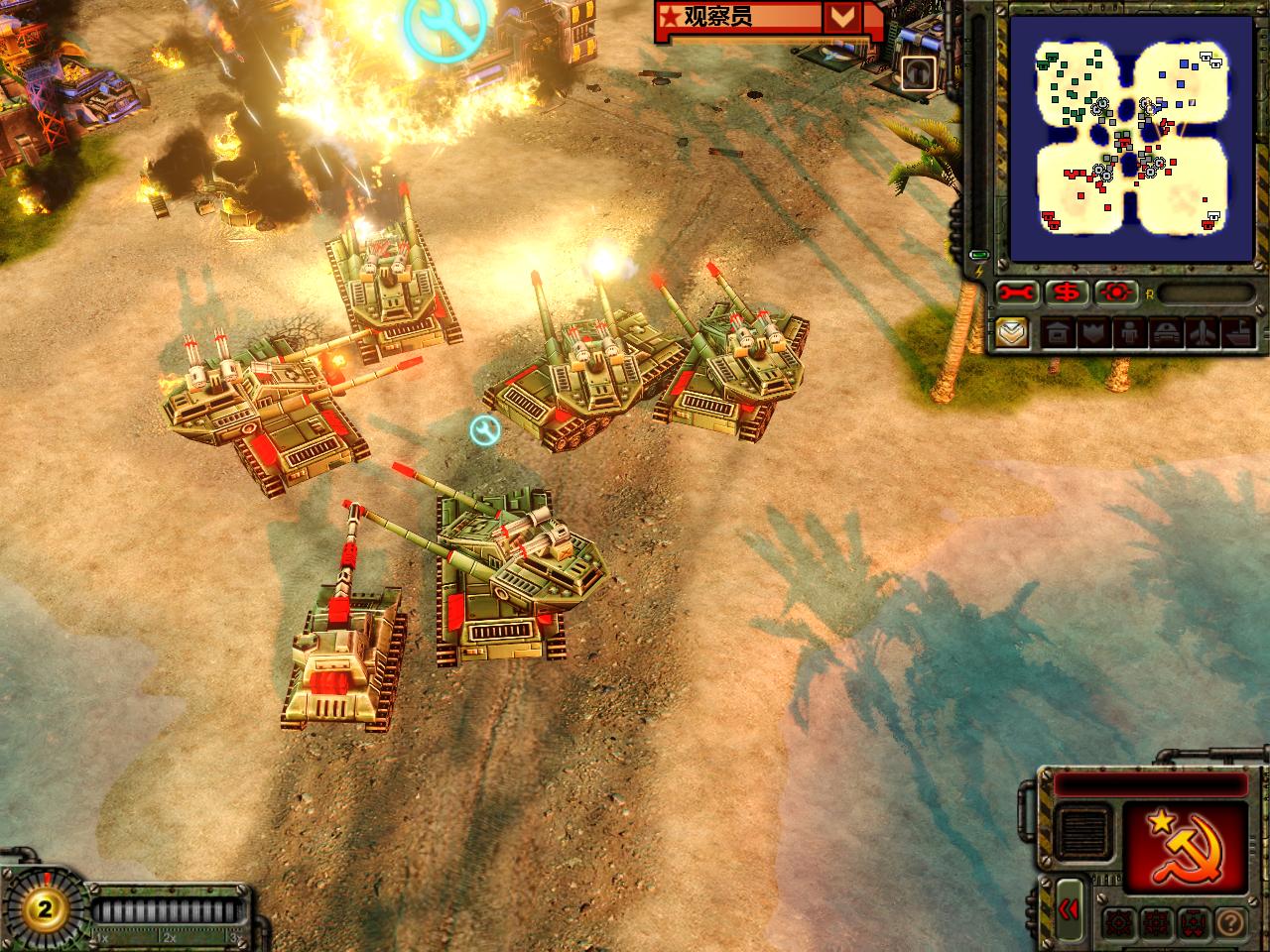Image resolution: width=1270 pixels, height=952 pixels.
Task: Activate the red dollar sell button
Action: point(1068,294)
